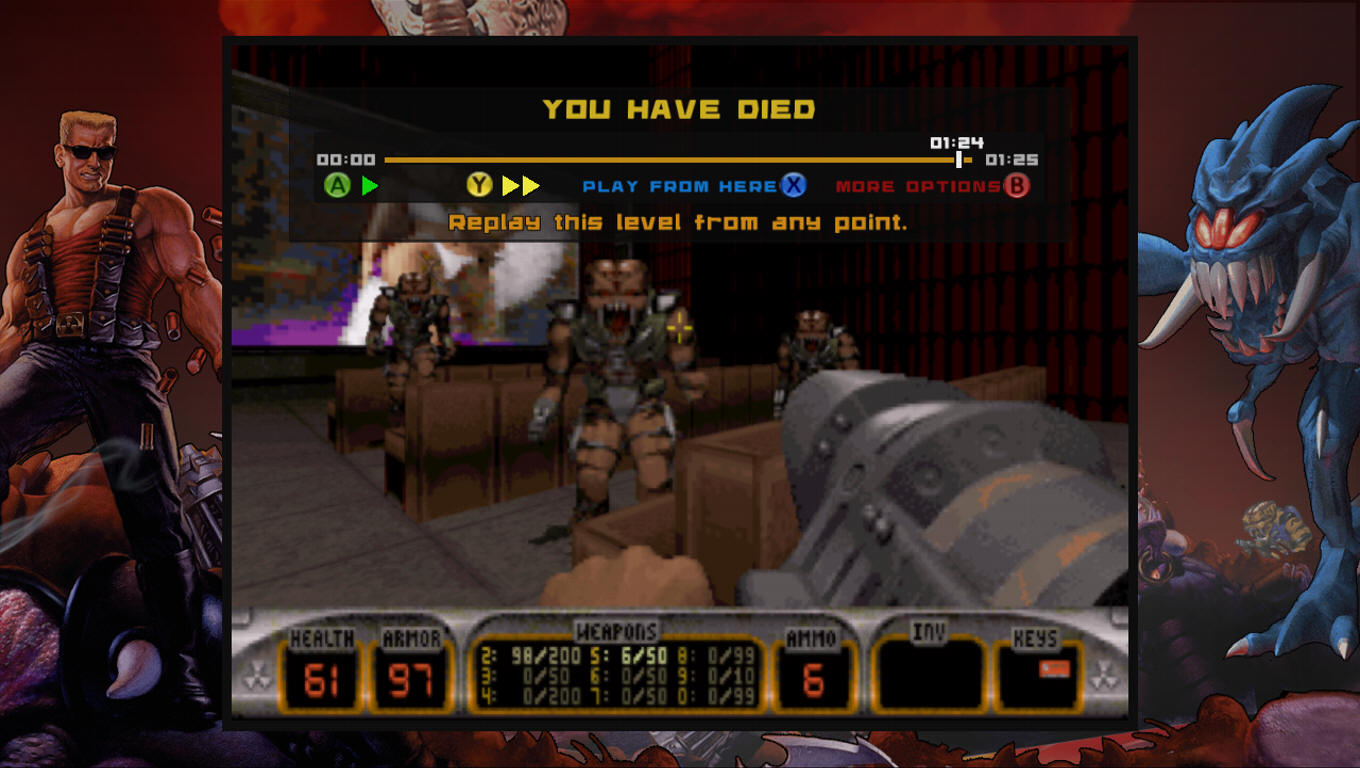Open More Options
The height and width of the screenshot is (768, 1360).
coord(917,186)
